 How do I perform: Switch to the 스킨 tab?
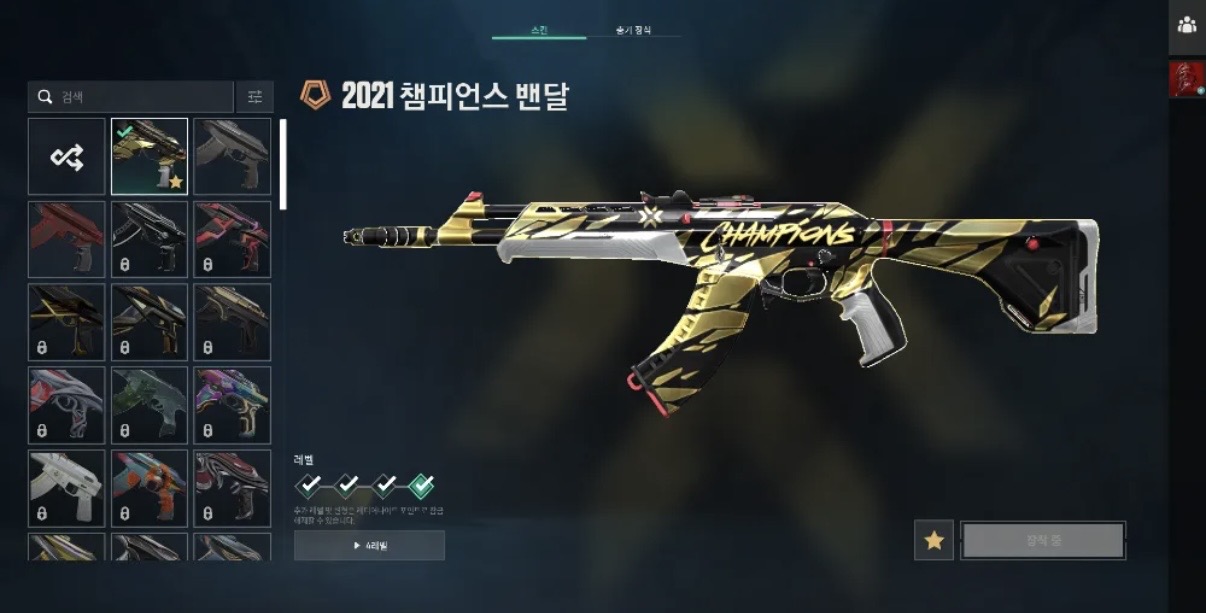[539, 30]
